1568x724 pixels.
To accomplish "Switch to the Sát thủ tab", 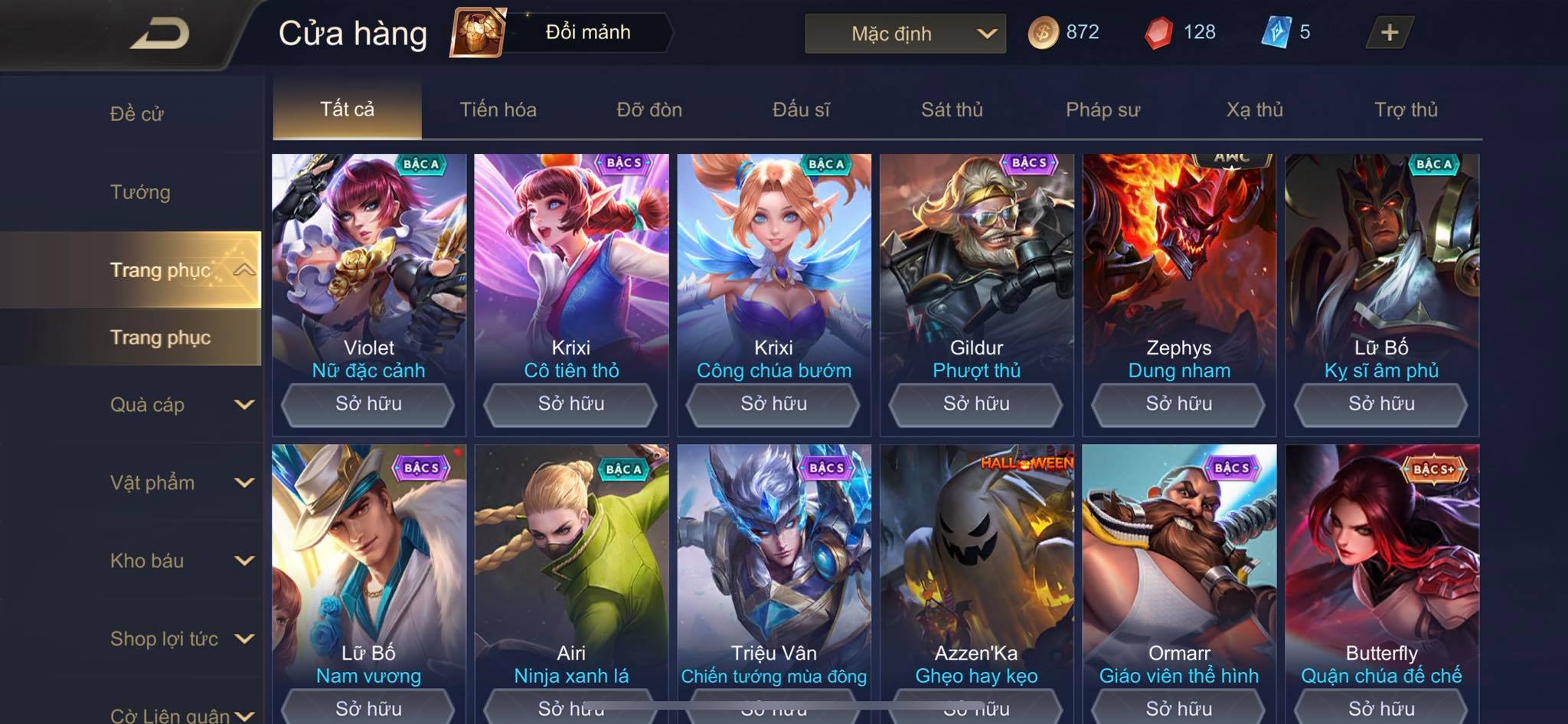I will coord(952,109).
